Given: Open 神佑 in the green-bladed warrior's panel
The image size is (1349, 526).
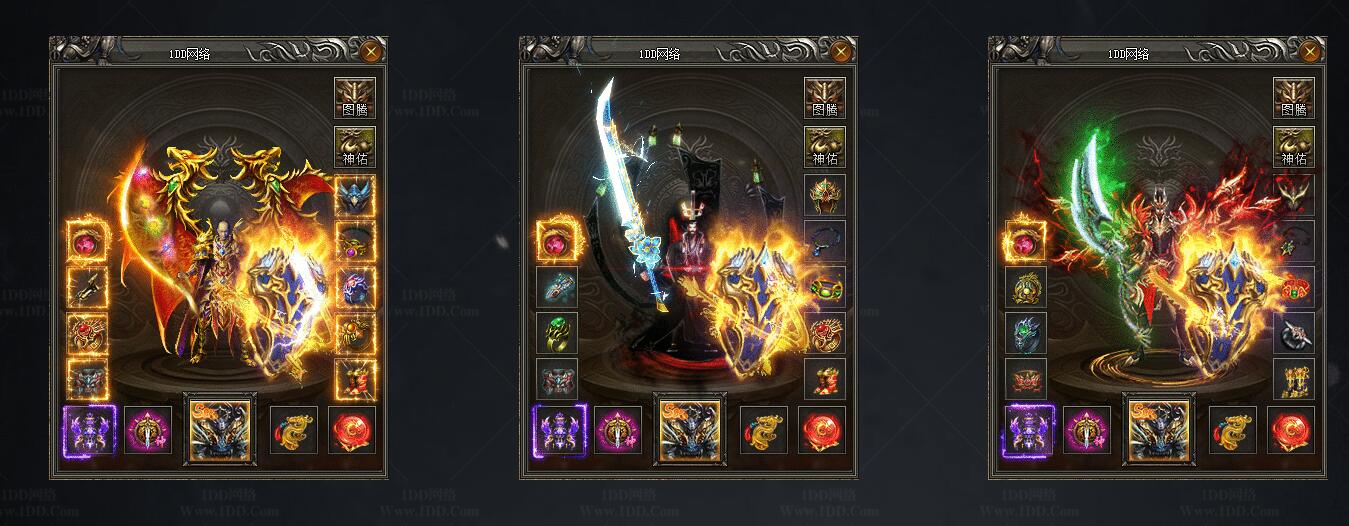Looking at the screenshot, I should pyautogui.click(x=1293, y=147).
